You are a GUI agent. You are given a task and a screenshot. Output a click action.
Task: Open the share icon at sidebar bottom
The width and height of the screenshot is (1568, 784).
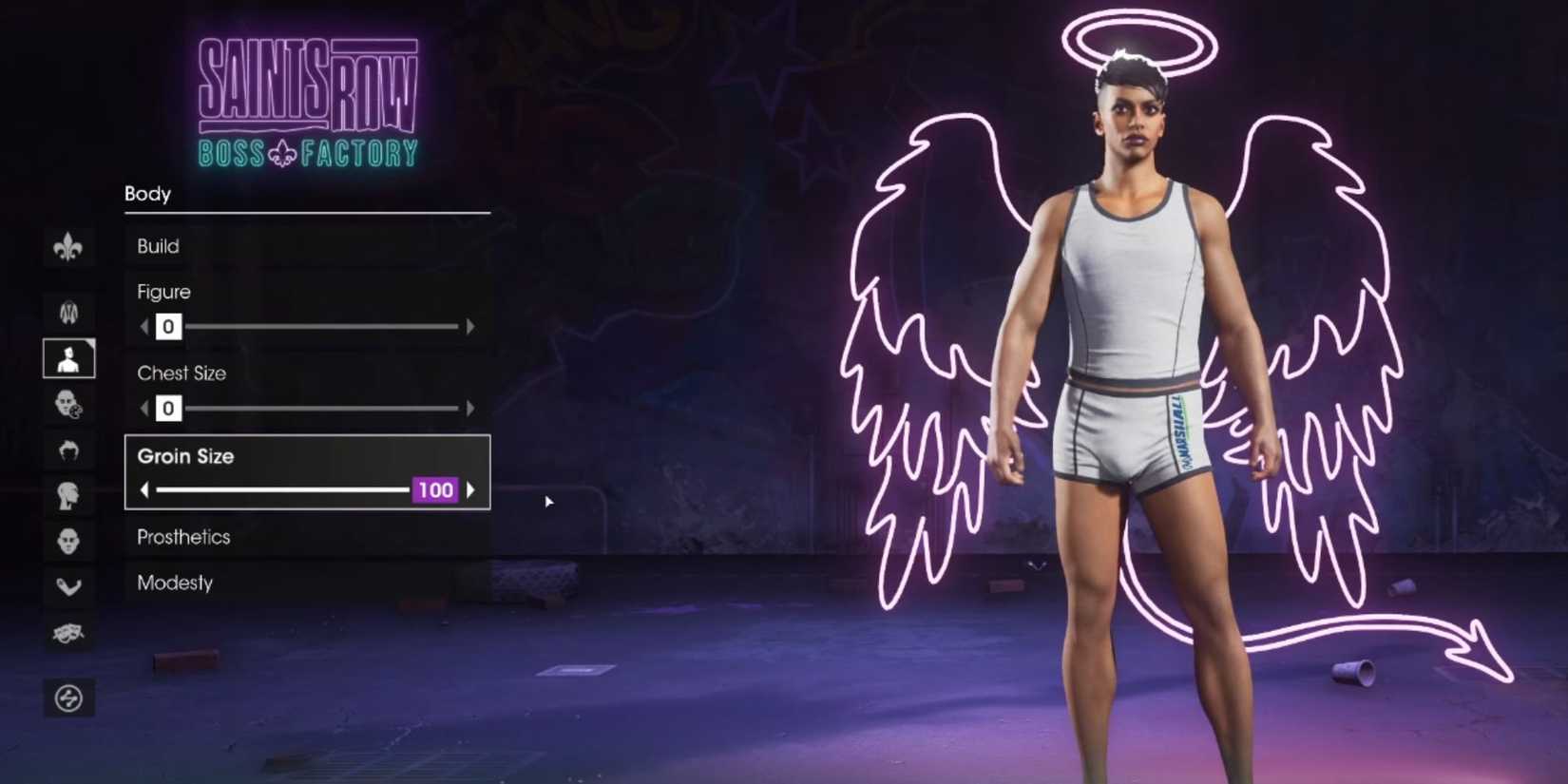68,697
